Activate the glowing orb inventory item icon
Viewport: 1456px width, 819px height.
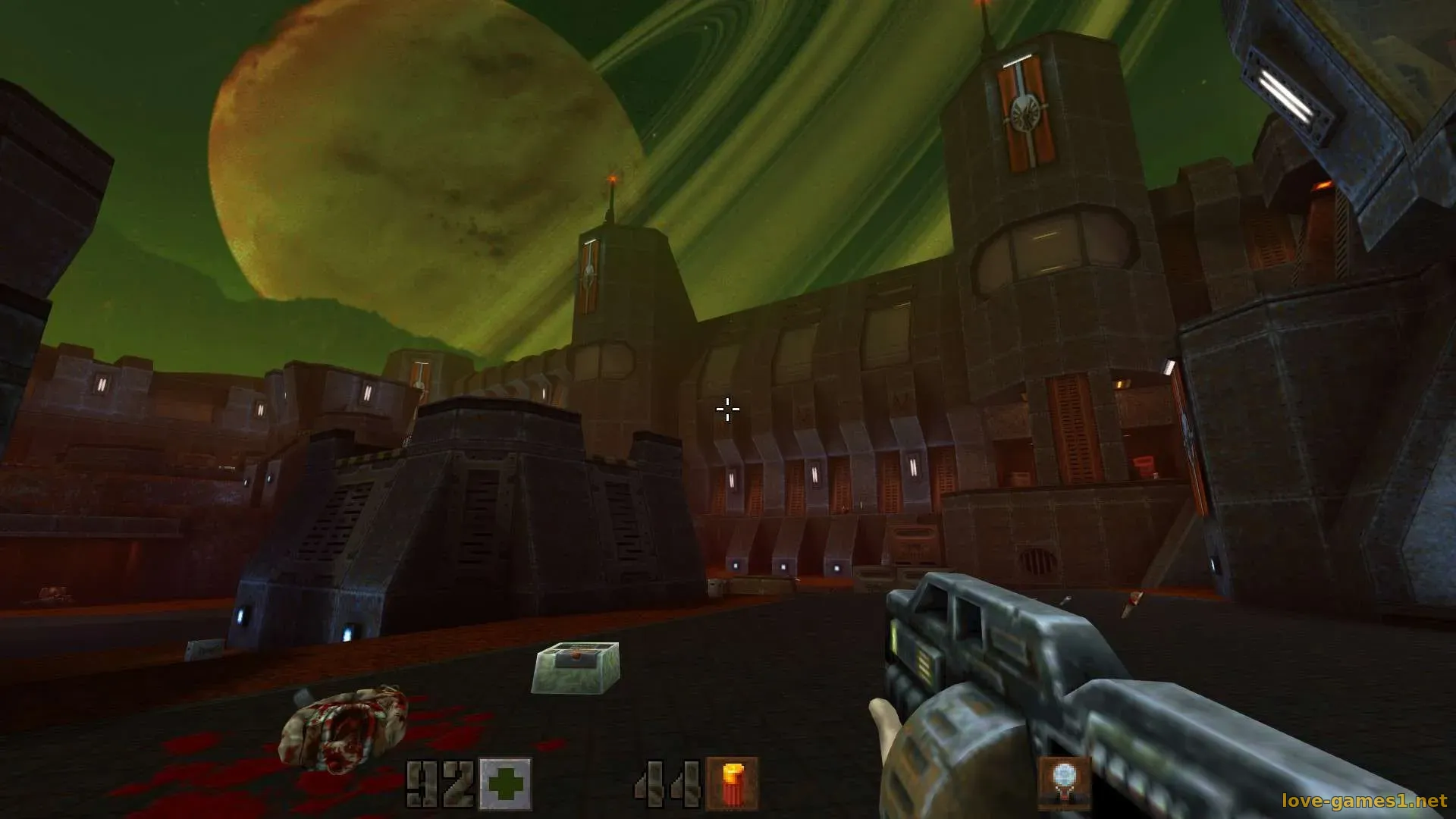[1064, 782]
